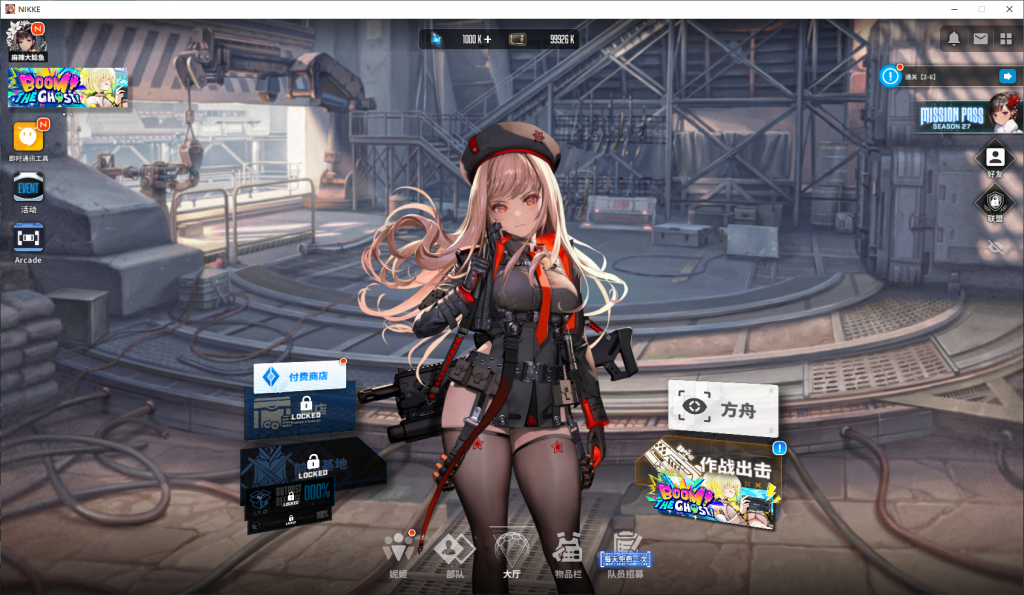Open the Mission Pass Season 27 banner

tap(968, 114)
